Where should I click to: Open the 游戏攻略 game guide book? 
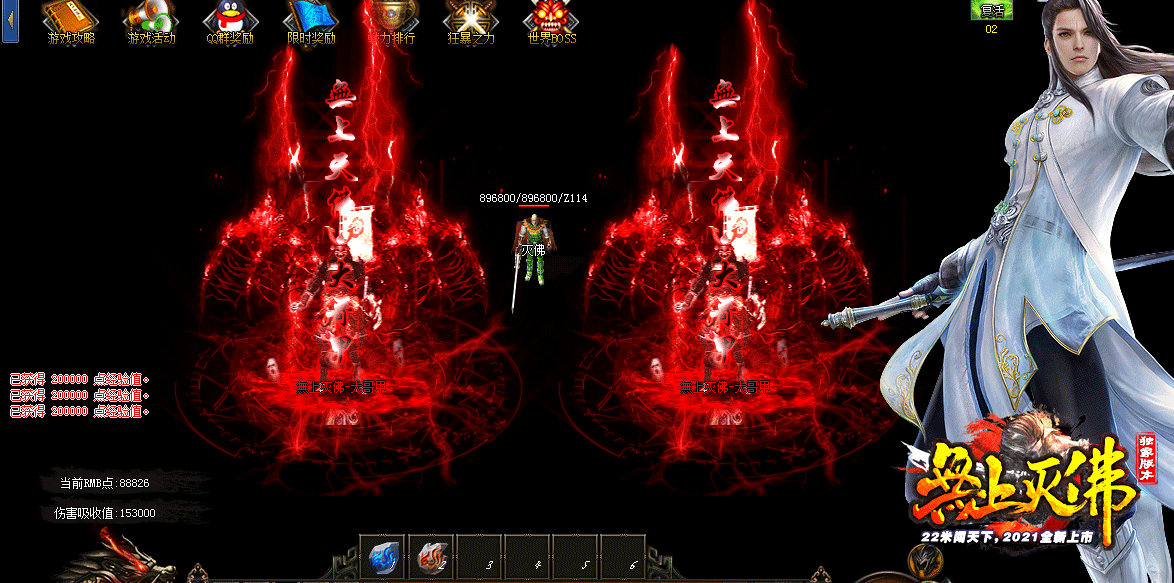[72, 21]
